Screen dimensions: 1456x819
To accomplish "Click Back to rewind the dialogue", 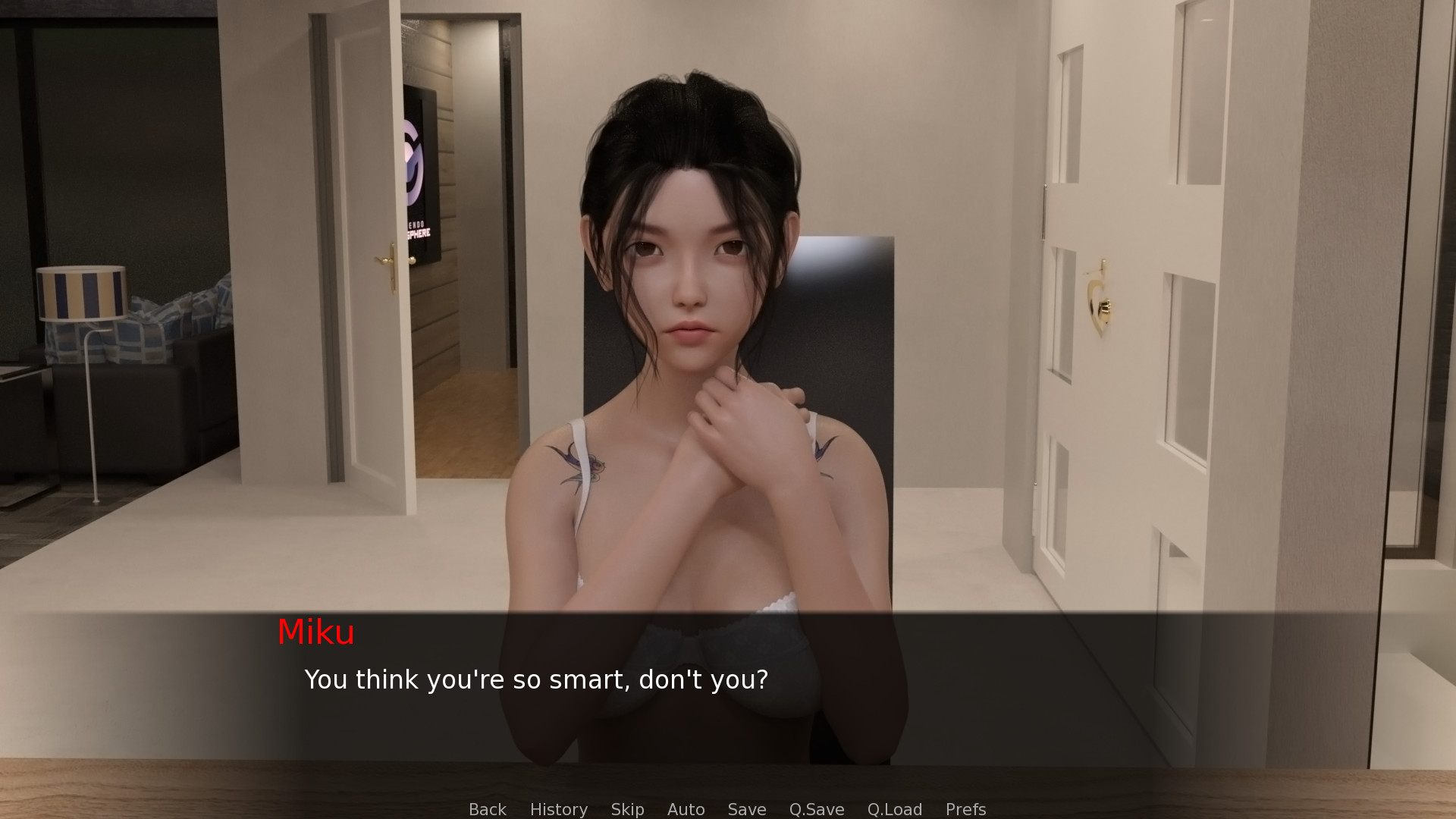I will pos(487,809).
